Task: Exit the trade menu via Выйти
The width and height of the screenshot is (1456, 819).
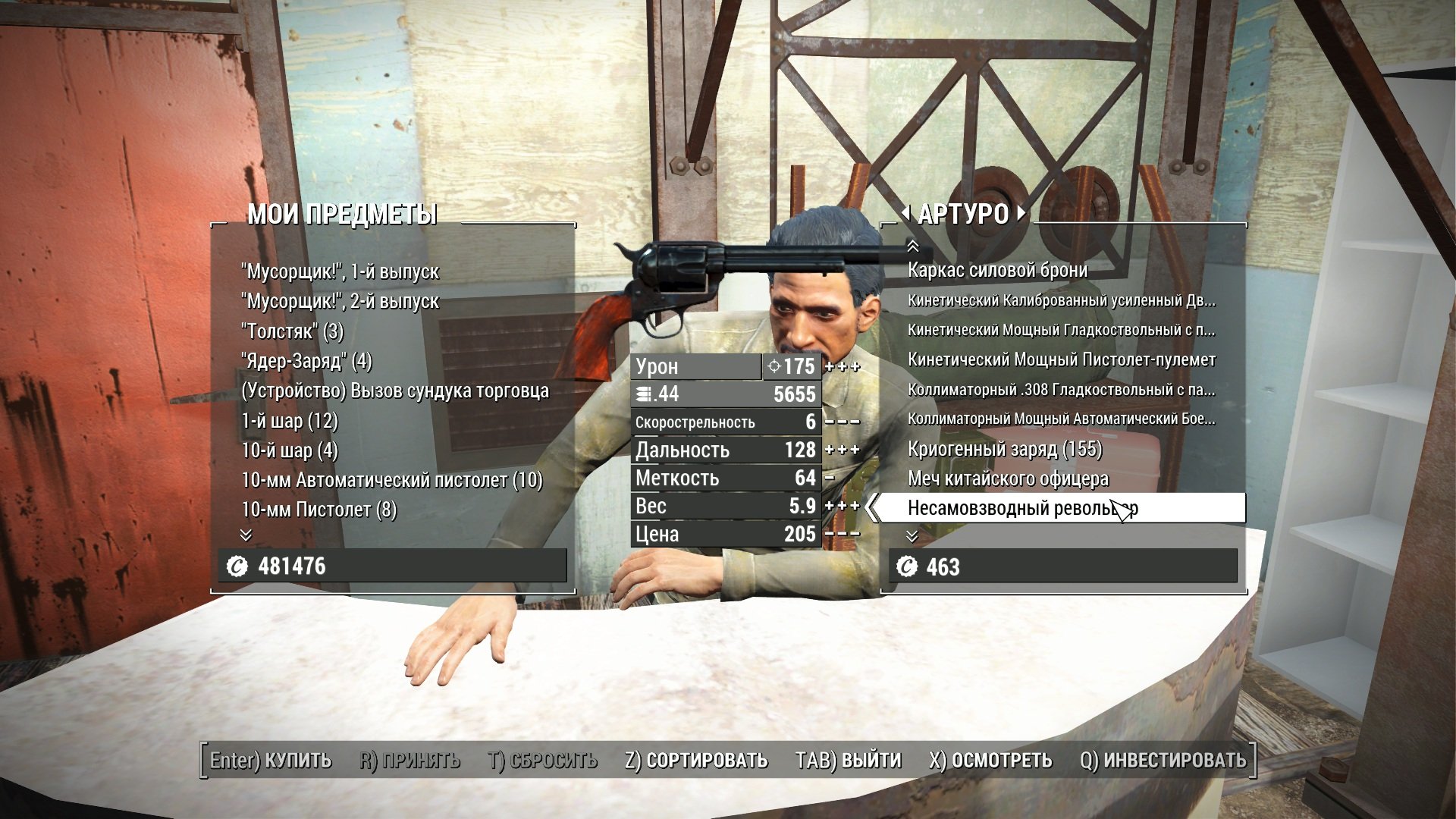Action: [x=848, y=760]
